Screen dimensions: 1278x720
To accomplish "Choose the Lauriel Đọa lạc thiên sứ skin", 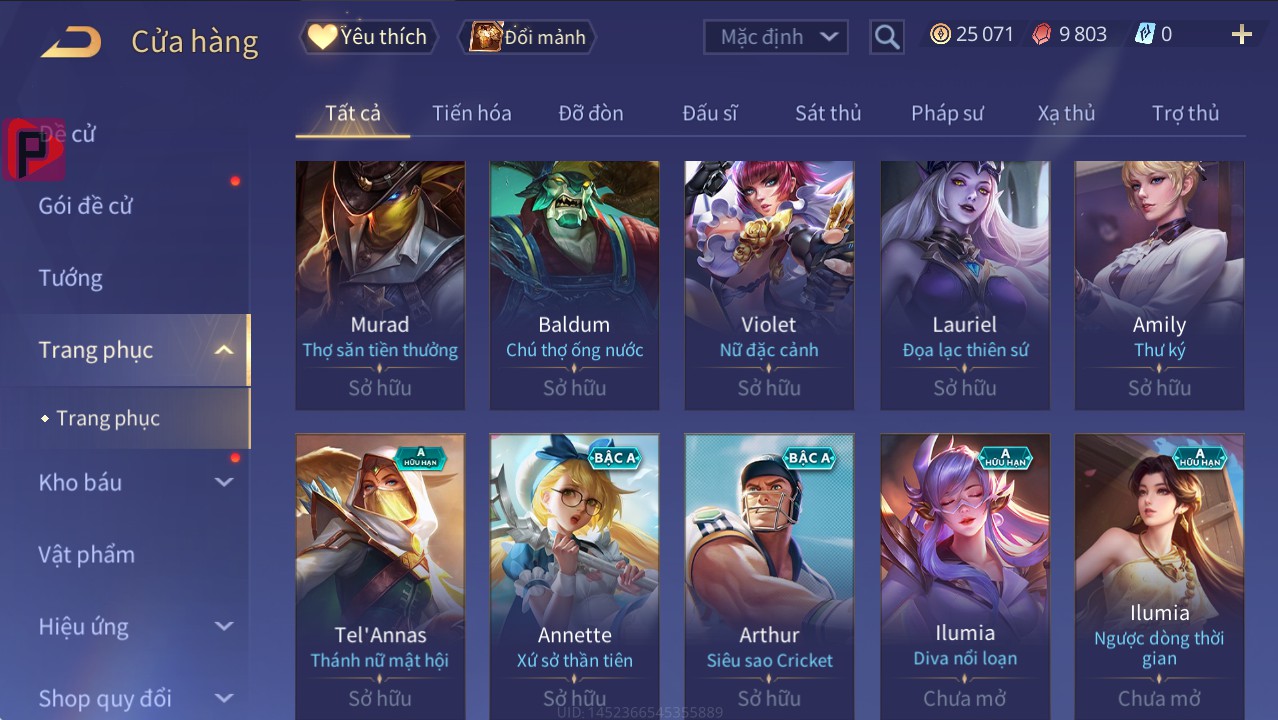I will (x=965, y=285).
